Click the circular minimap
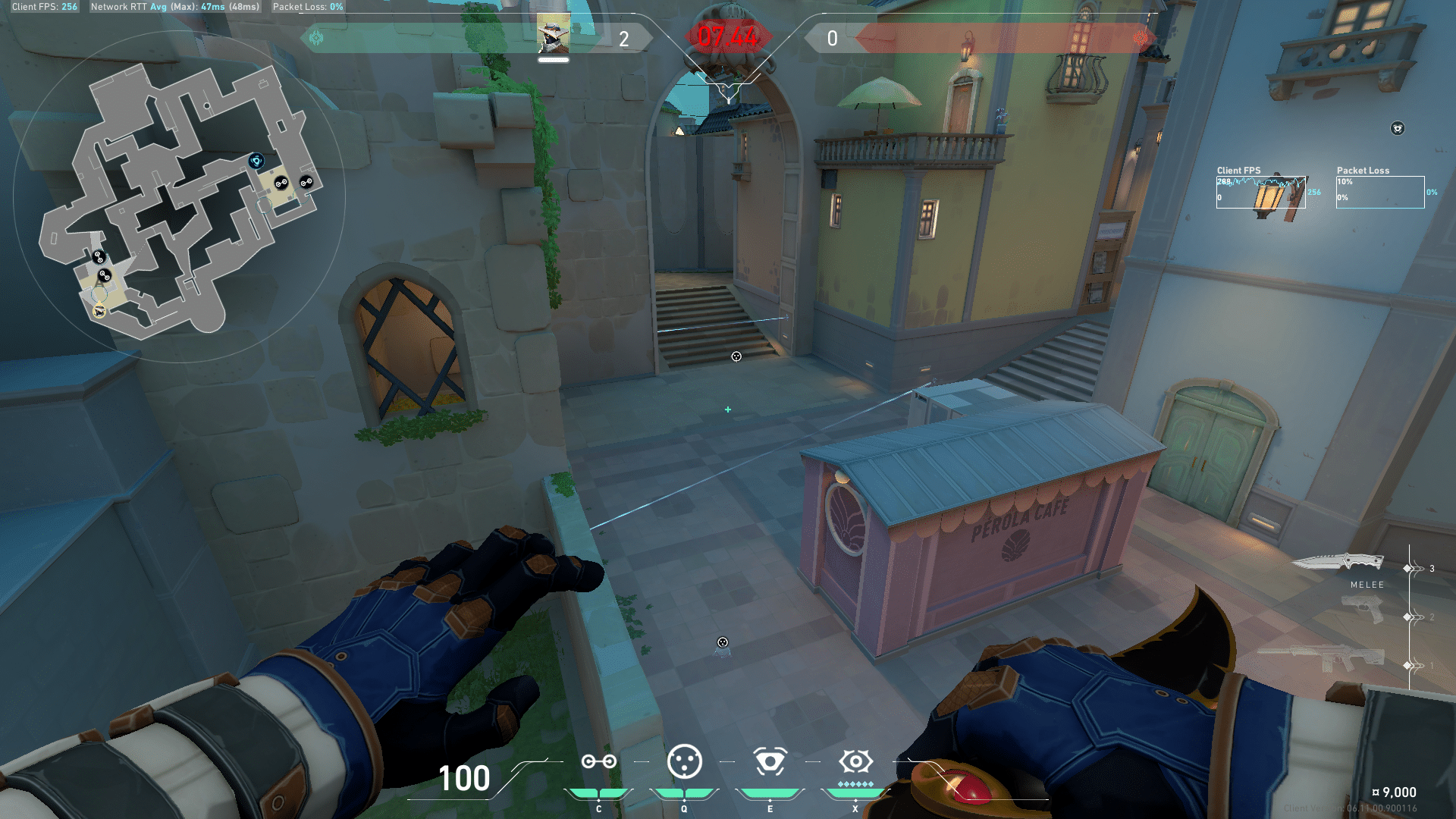1456x819 pixels. point(179,197)
